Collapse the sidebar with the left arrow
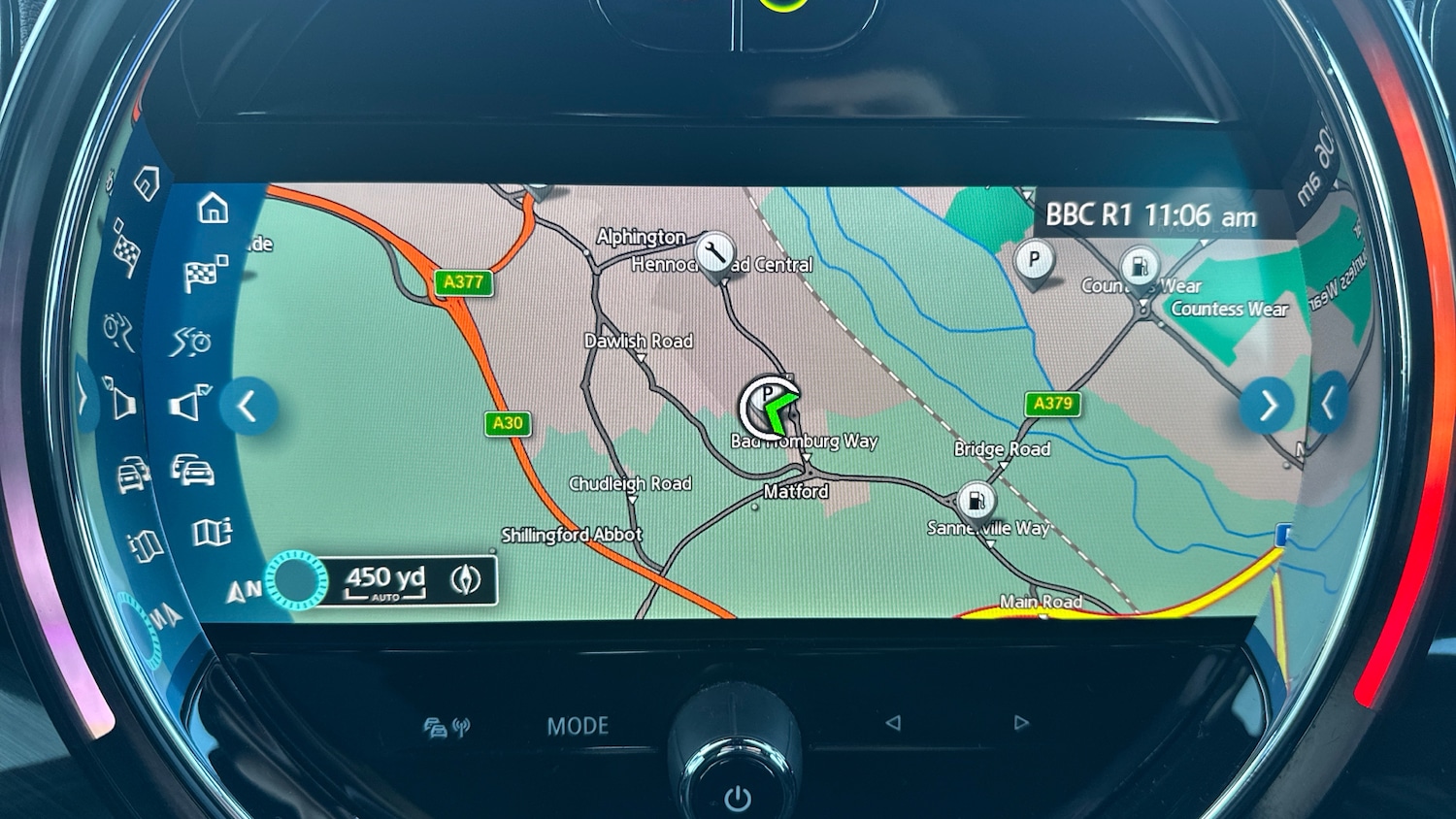The width and height of the screenshot is (1456, 819). pos(248,406)
